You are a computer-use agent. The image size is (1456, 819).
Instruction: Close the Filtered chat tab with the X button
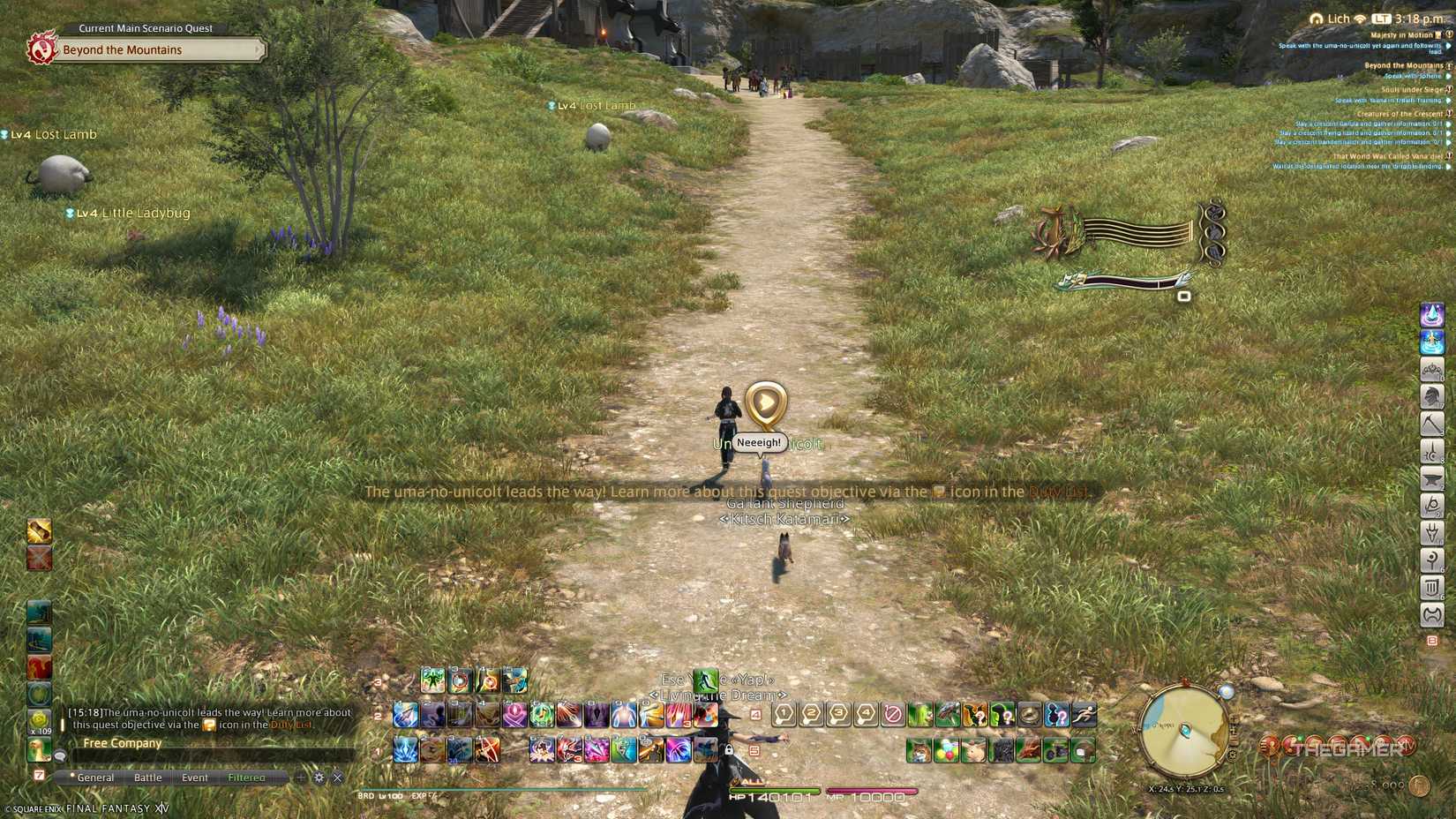(338, 778)
